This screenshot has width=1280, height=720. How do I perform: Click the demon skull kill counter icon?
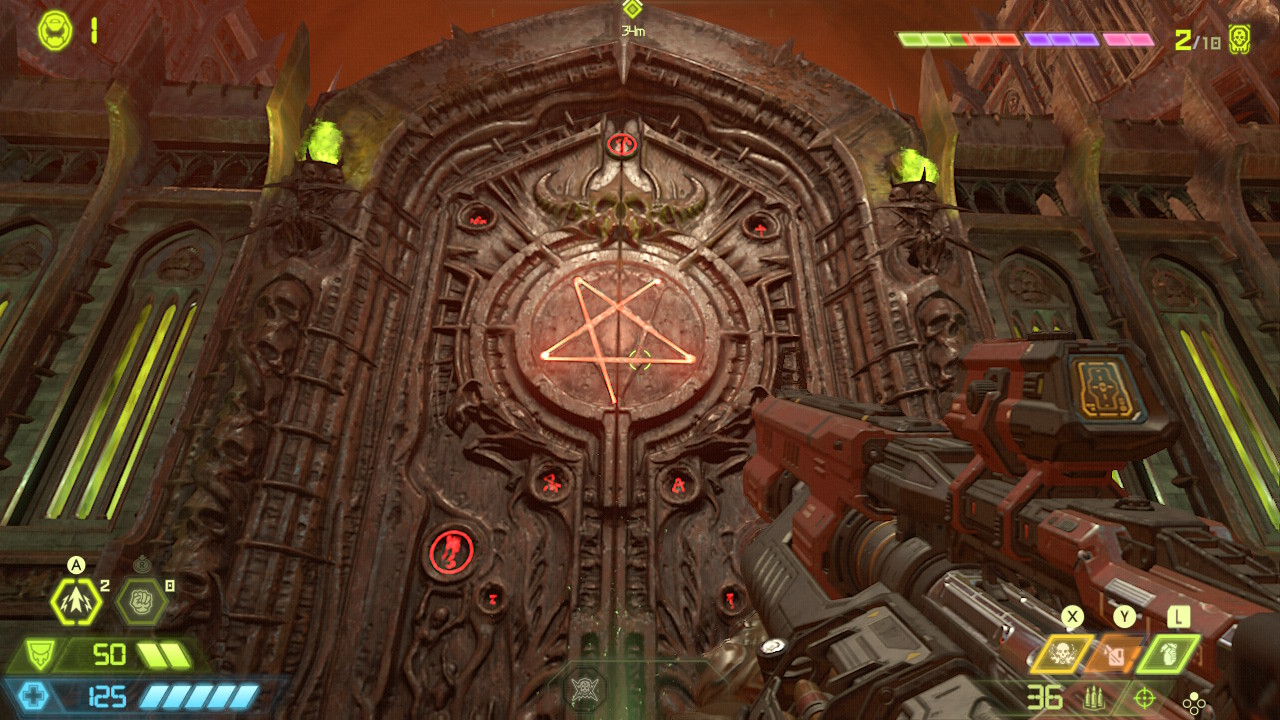[1240, 39]
